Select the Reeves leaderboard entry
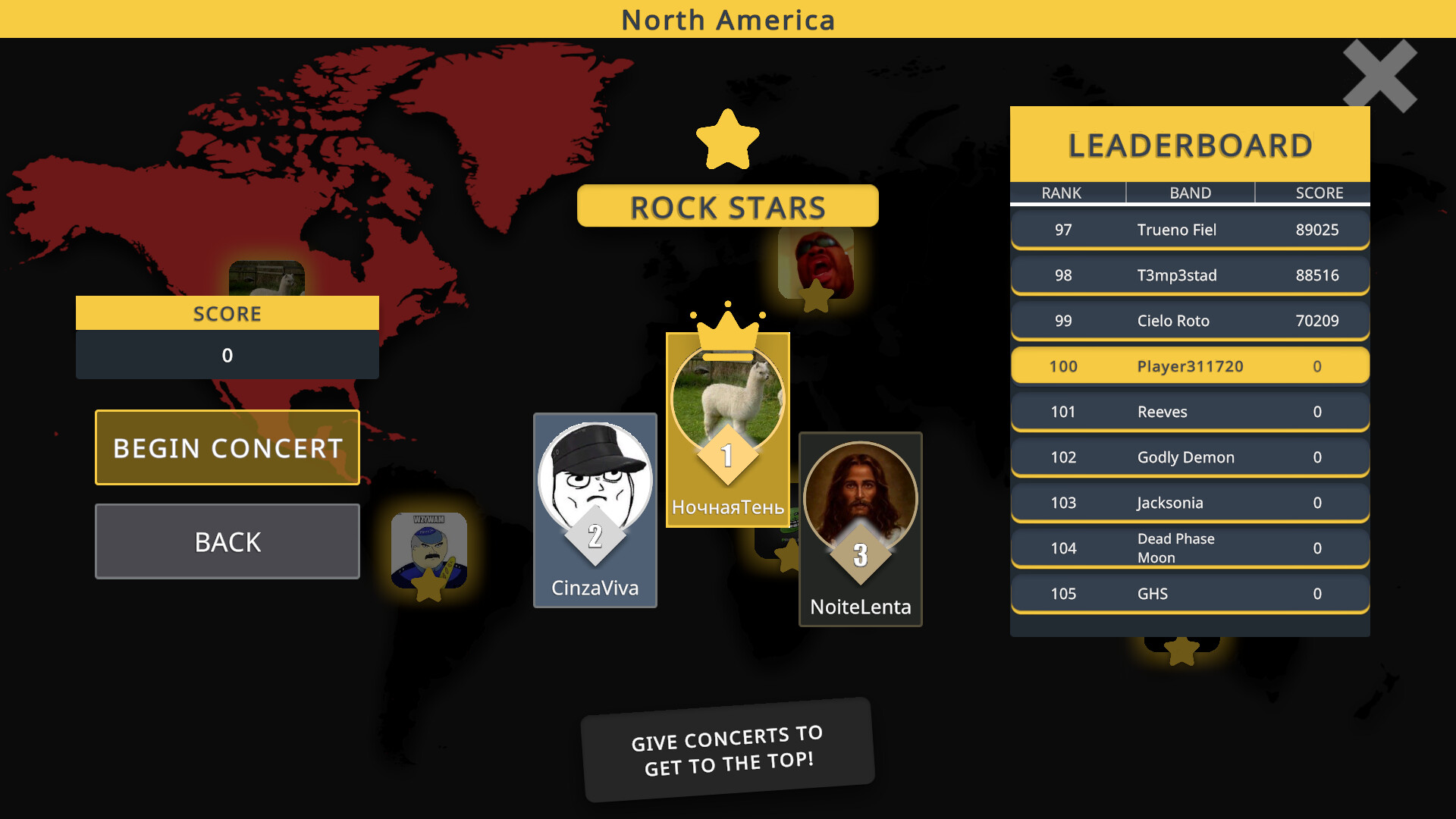1456x819 pixels. coord(1189,412)
